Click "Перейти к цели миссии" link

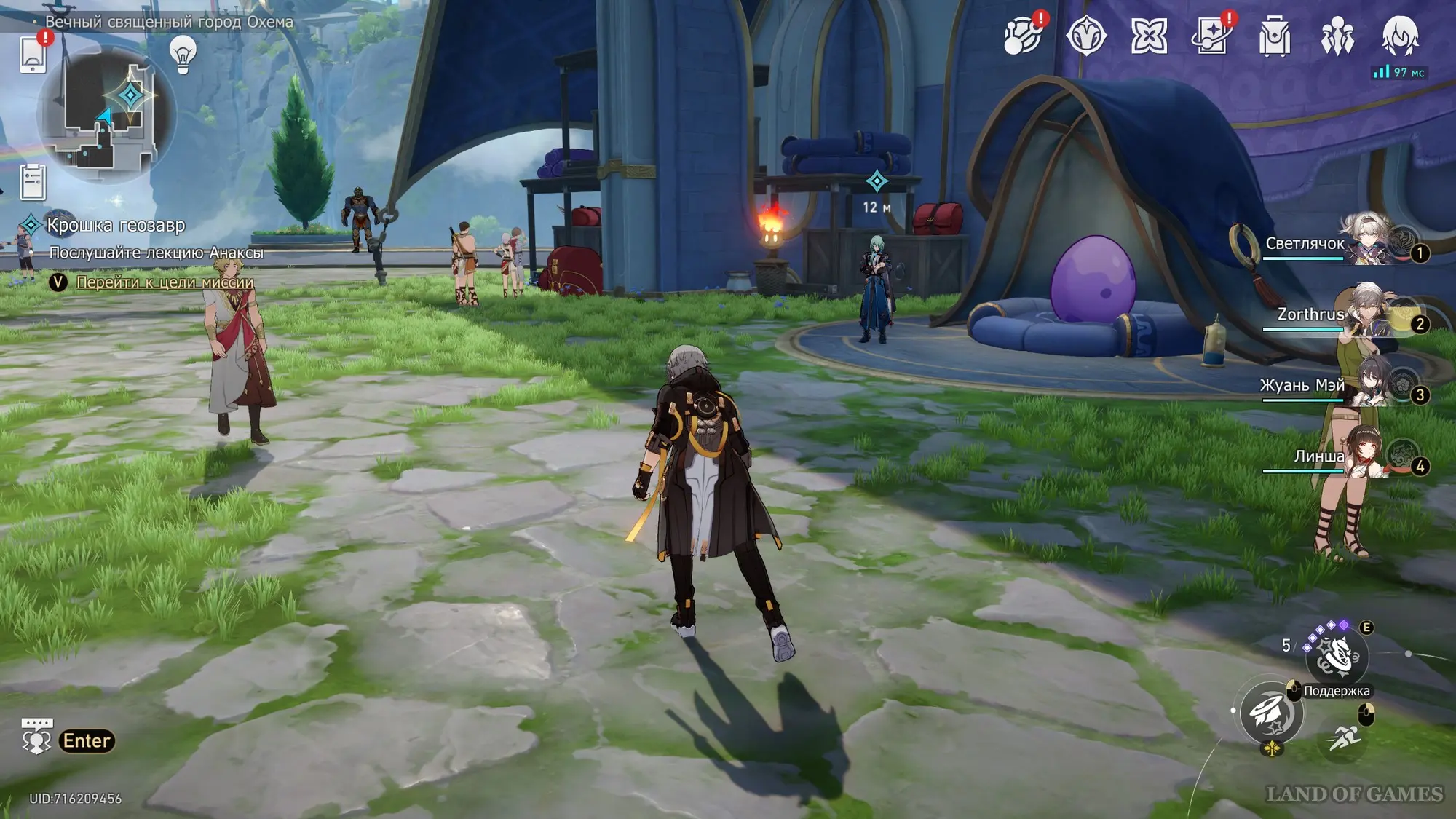[x=165, y=282]
